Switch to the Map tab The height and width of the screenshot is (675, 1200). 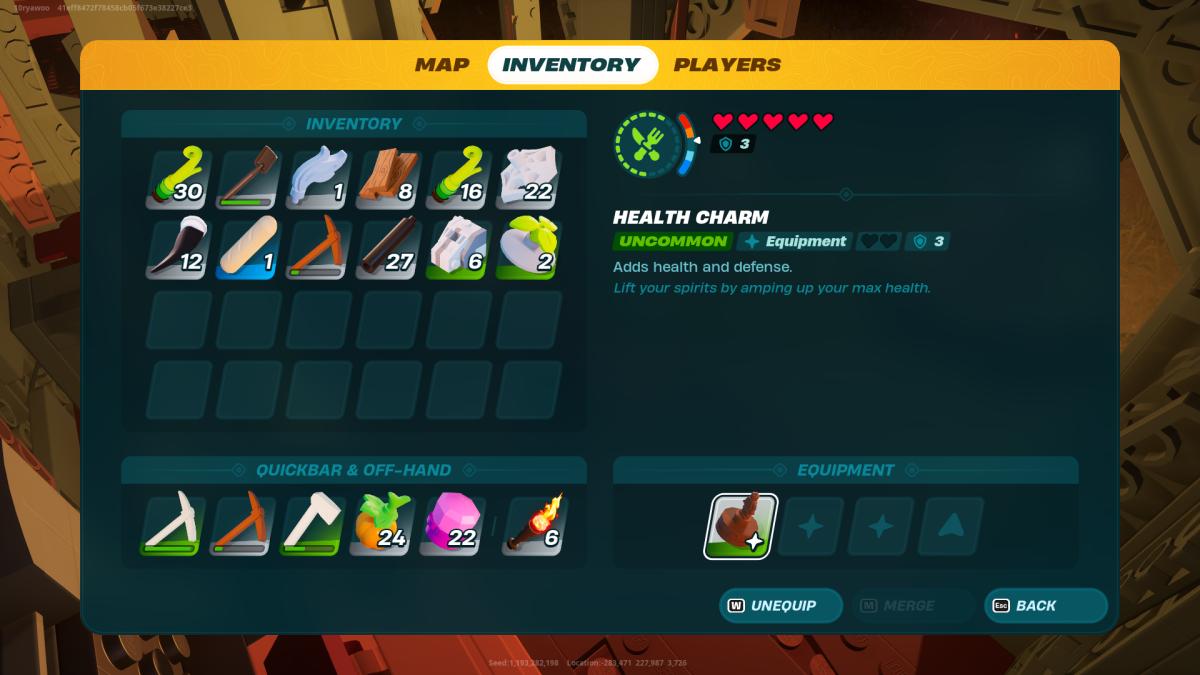tap(442, 65)
